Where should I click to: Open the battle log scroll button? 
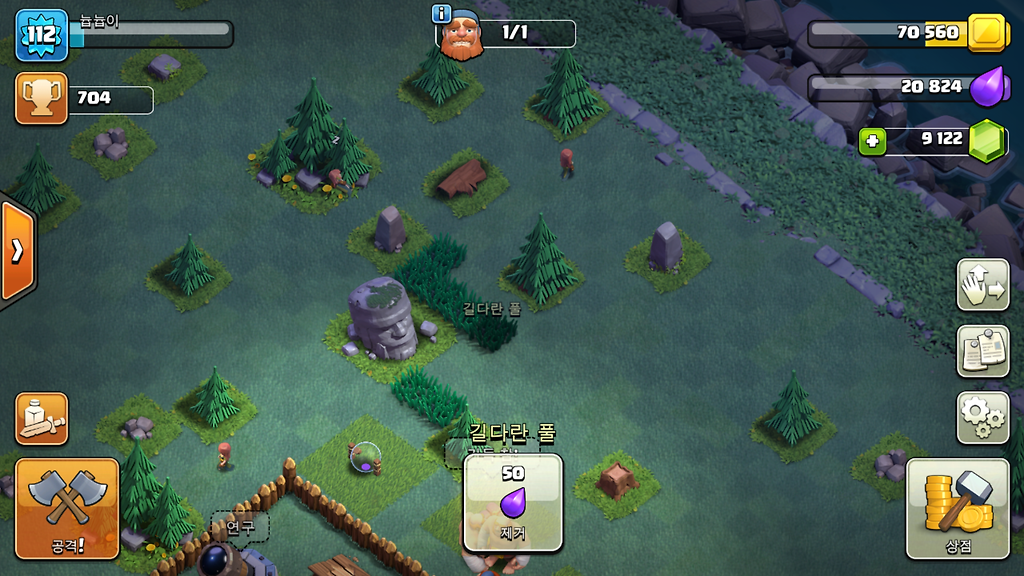coord(42,418)
